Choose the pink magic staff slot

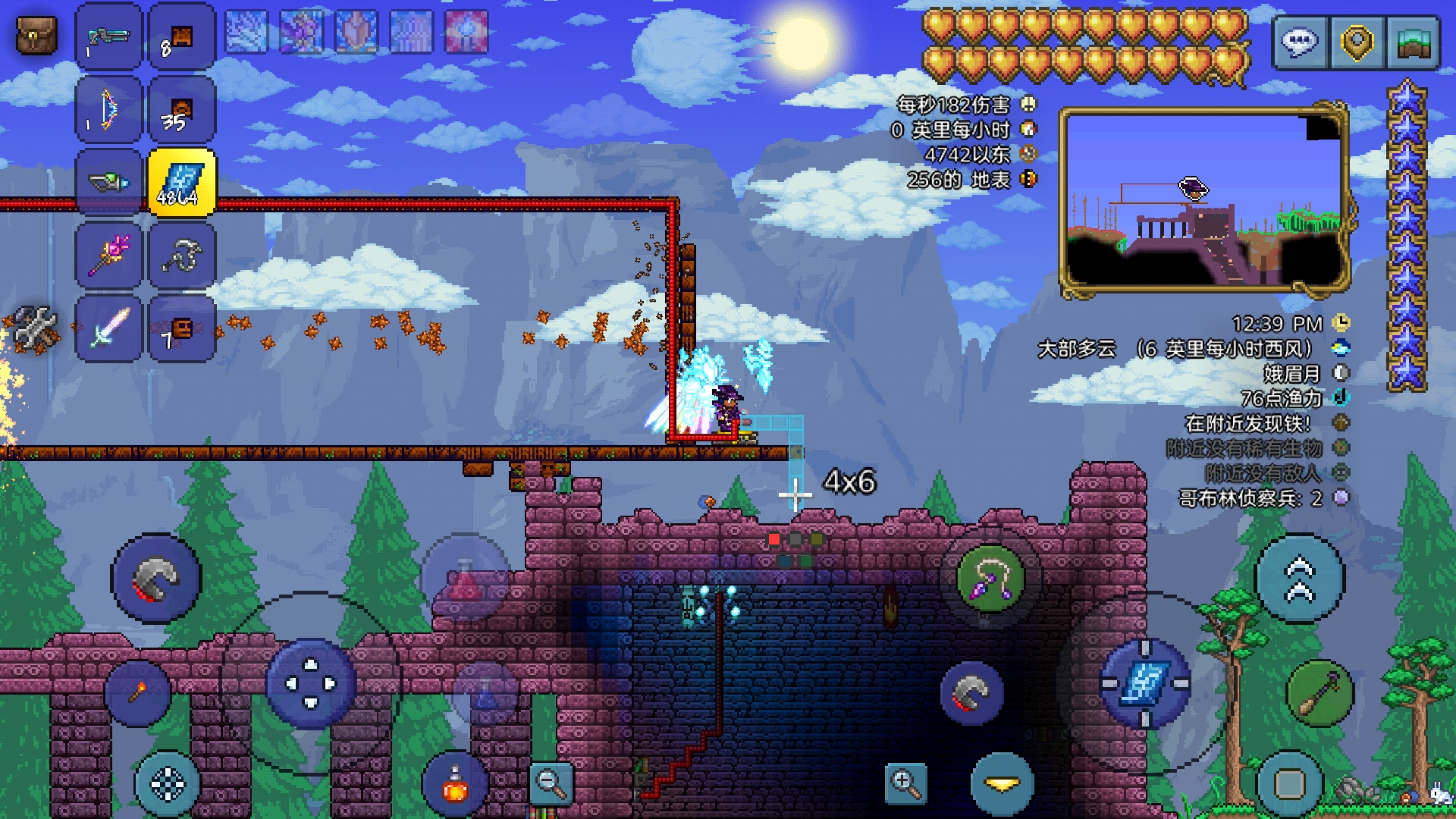(x=108, y=256)
